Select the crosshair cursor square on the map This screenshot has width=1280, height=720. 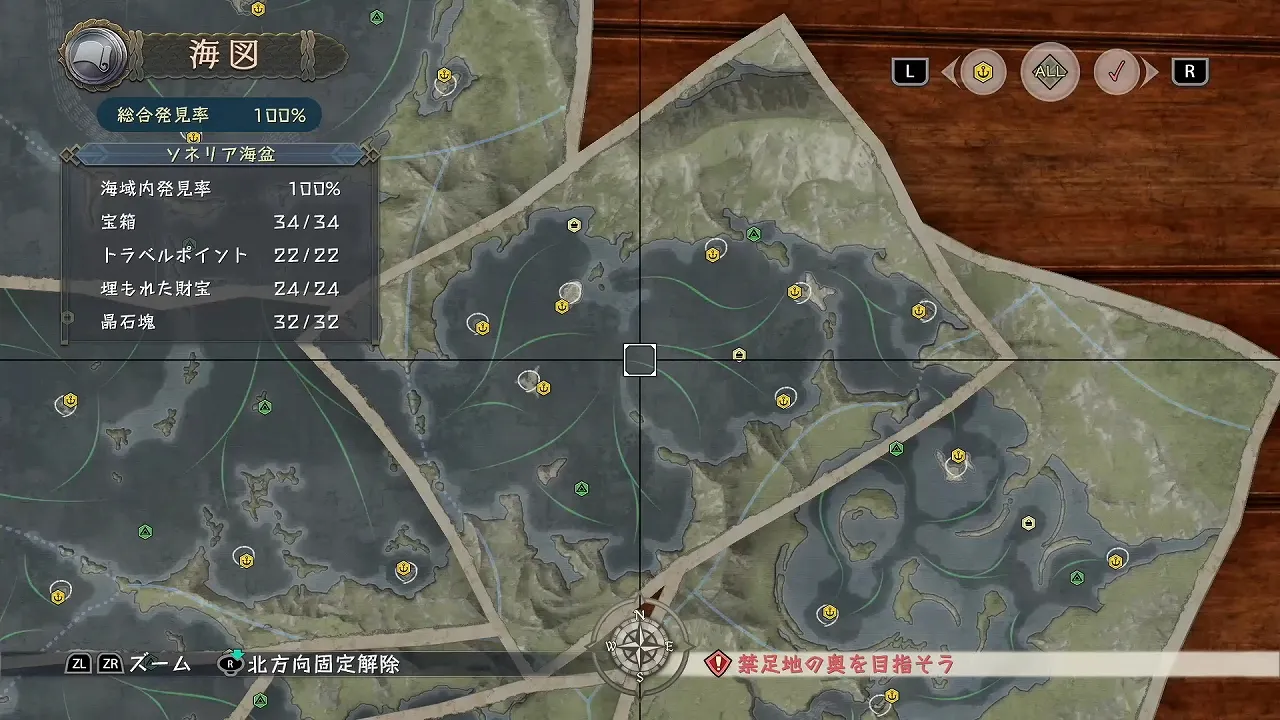[639, 360]
